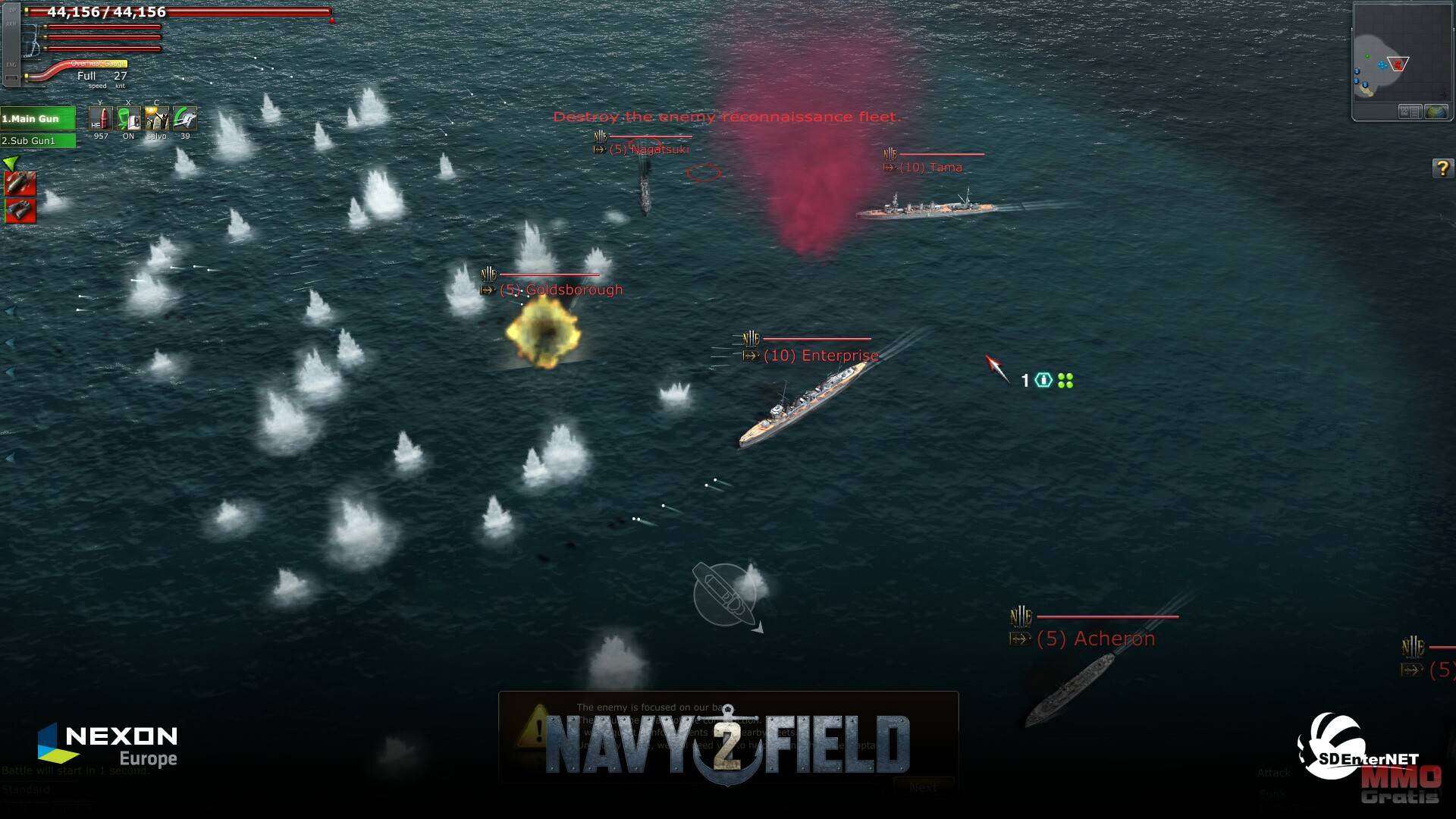Click the gun turret angle icon
This screenshot has width=1456, height=819.
tap(184, 118)
